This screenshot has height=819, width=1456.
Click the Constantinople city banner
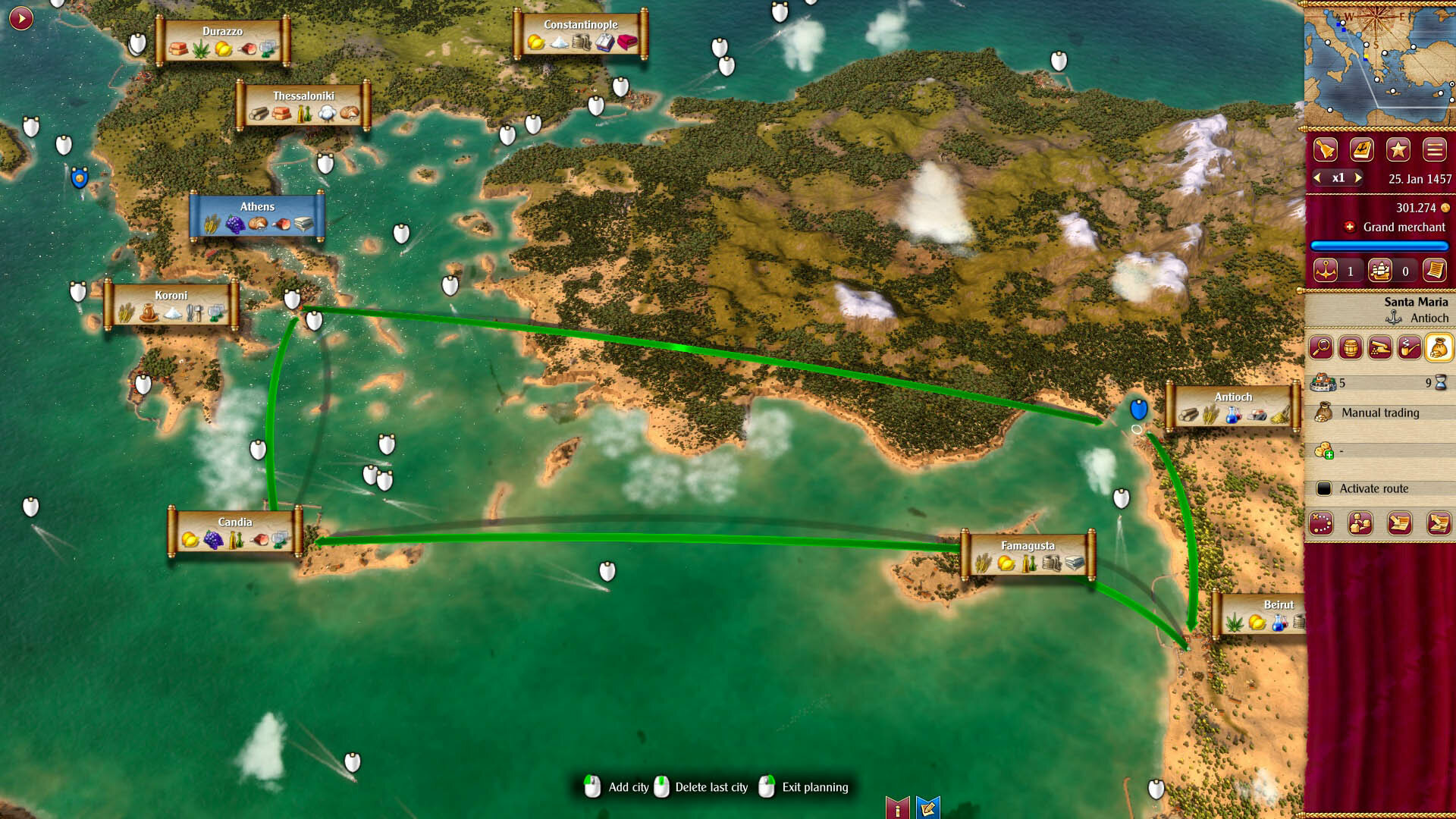pyautogui.click(x=580, y=34)
